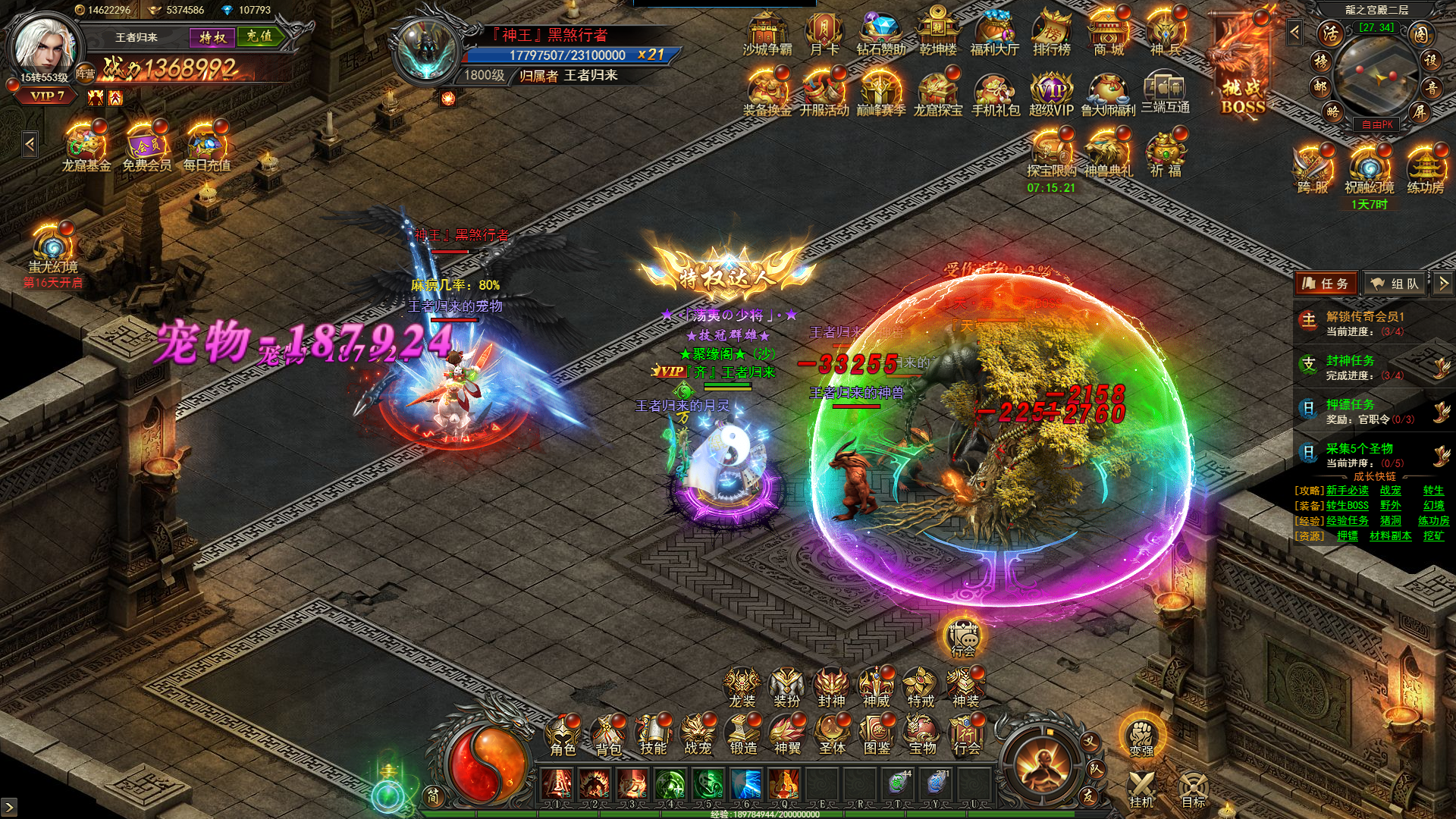Open the 背包 bag
This screenshot has width=1456, height=819.
(608, 734)
